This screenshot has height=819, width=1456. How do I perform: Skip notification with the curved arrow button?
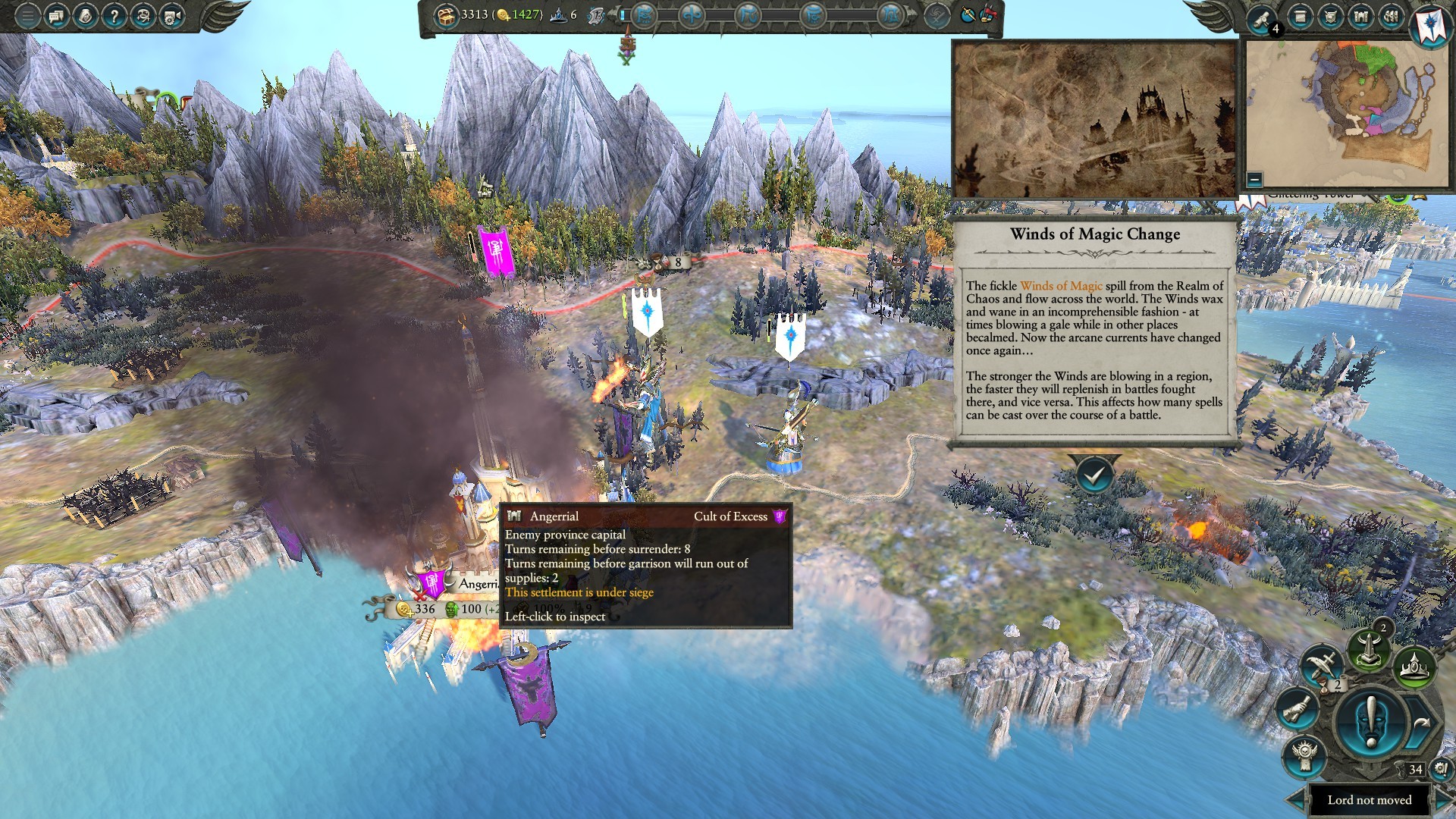pyautogui.click(x=1422, y=723)
